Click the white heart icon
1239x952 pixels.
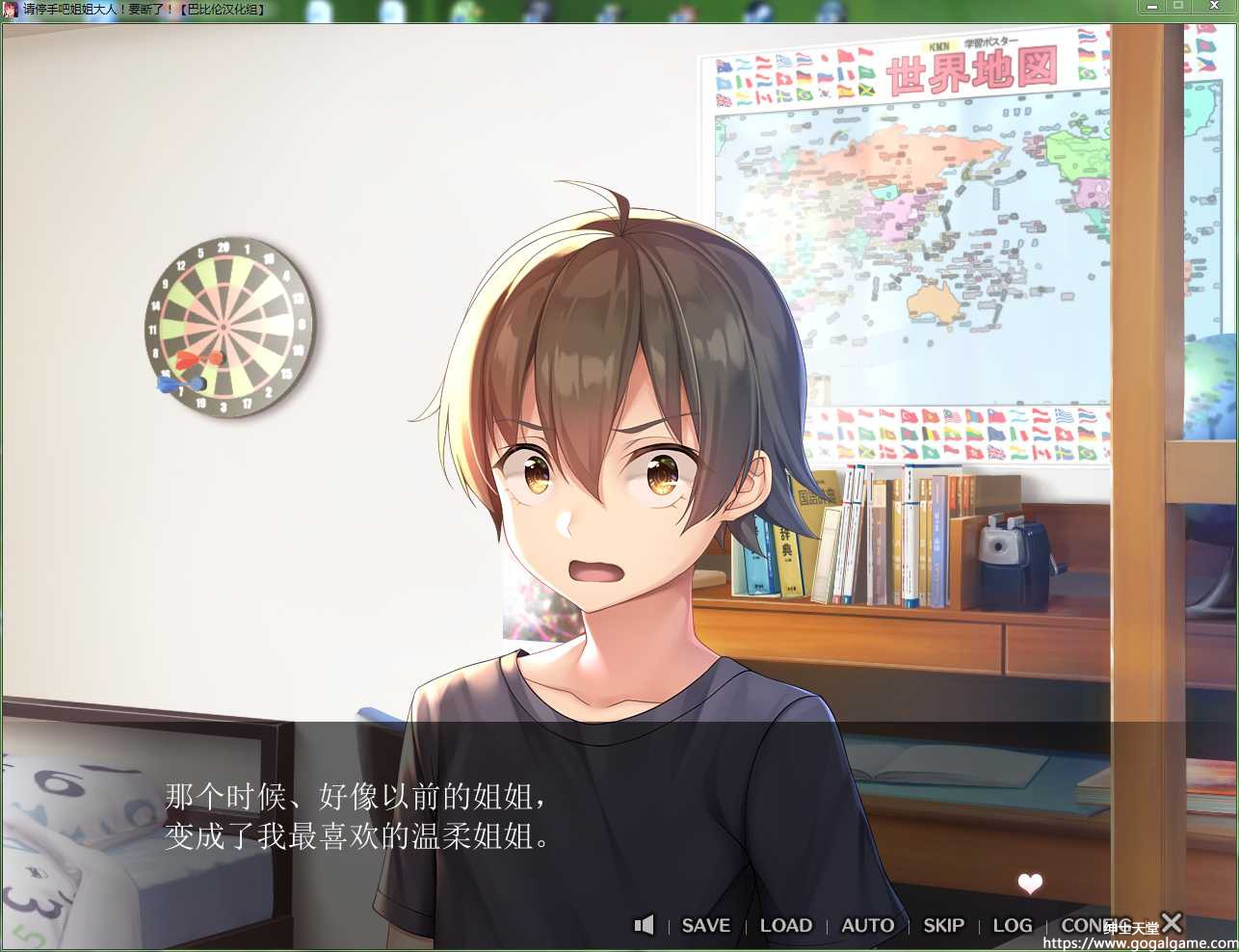[1030, 883]
